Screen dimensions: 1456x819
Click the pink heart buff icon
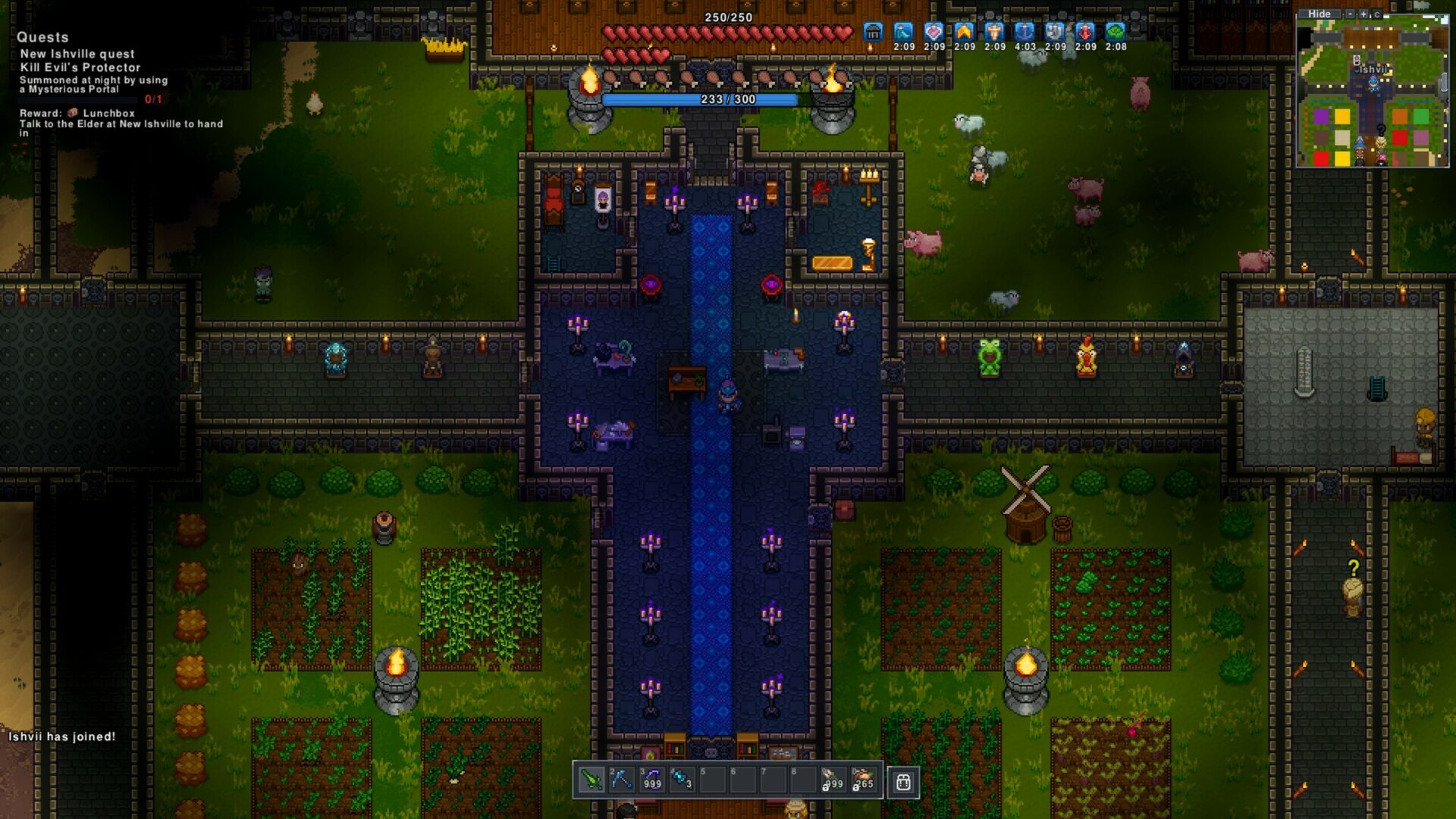pyautogui.click(x=934, y=32)
